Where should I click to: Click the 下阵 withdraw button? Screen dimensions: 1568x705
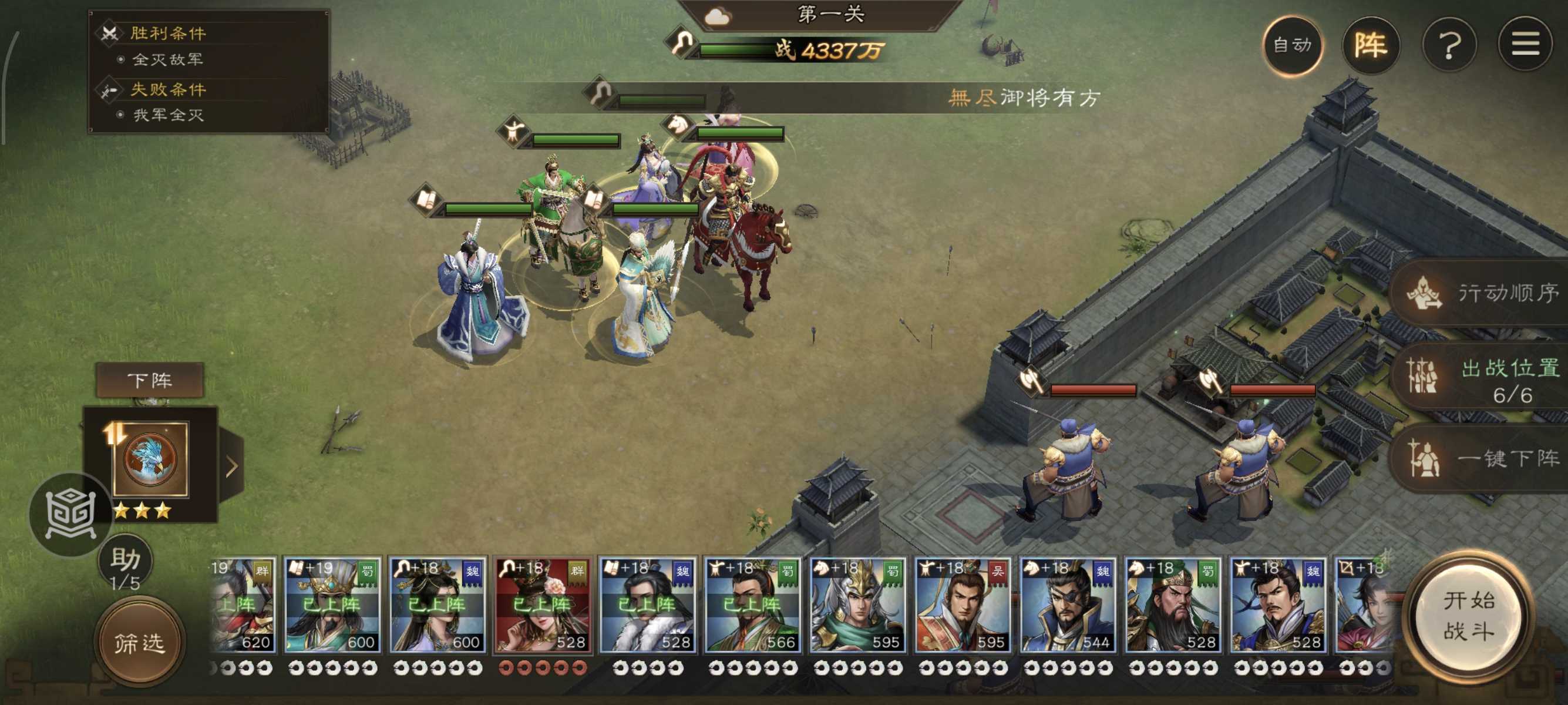point(150,381)
